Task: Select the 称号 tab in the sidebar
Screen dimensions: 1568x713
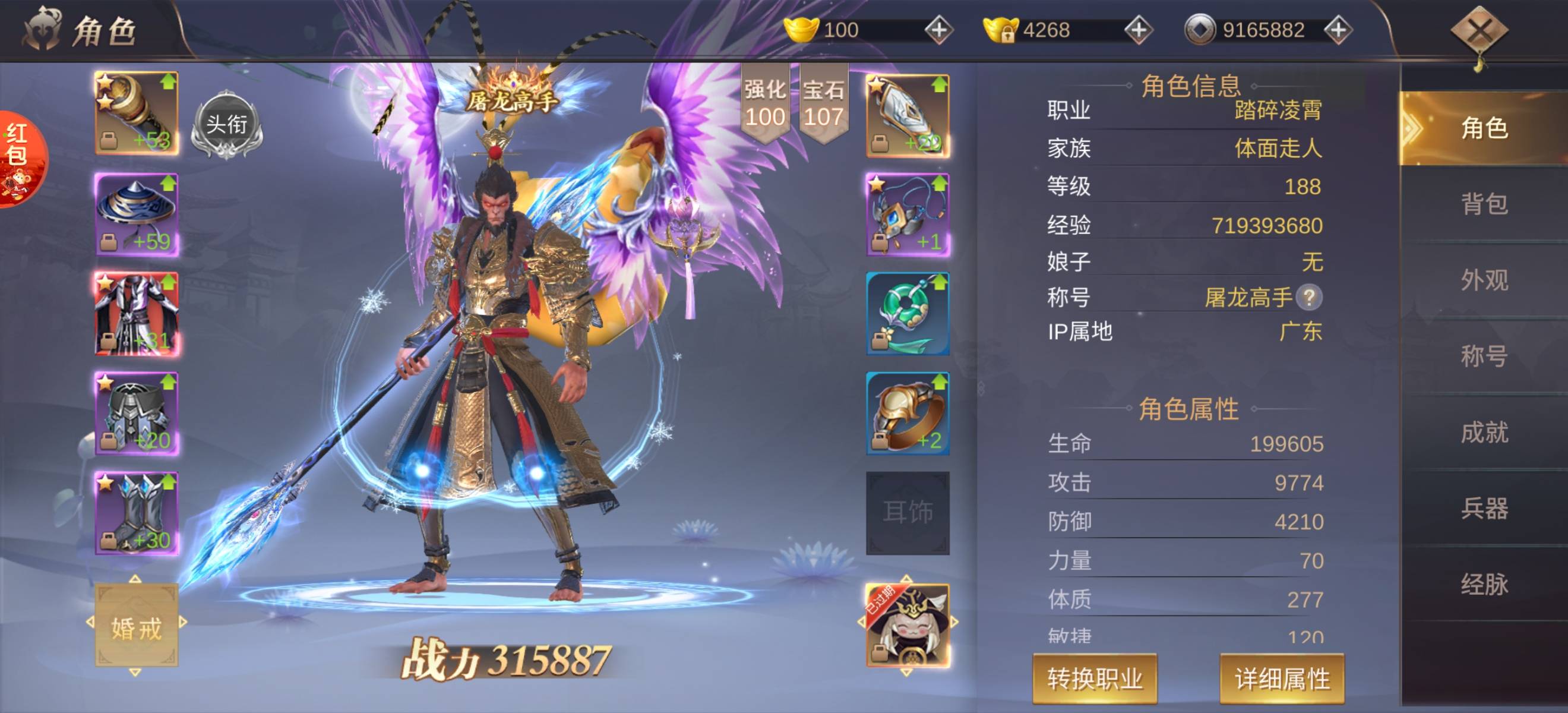Action: pyautogui.click(x=1484, y=356)
